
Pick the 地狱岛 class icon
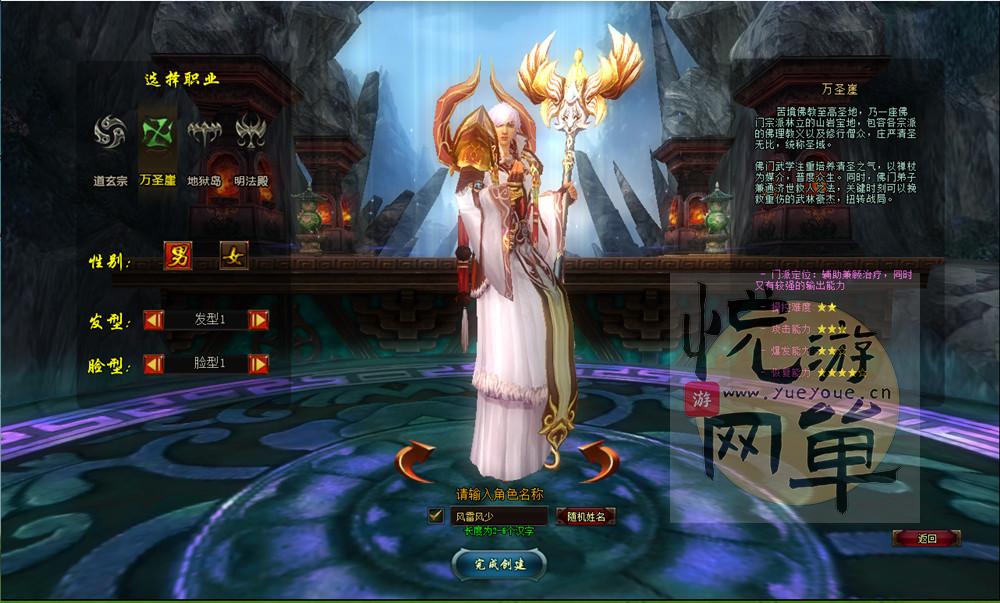pos(203,133)
